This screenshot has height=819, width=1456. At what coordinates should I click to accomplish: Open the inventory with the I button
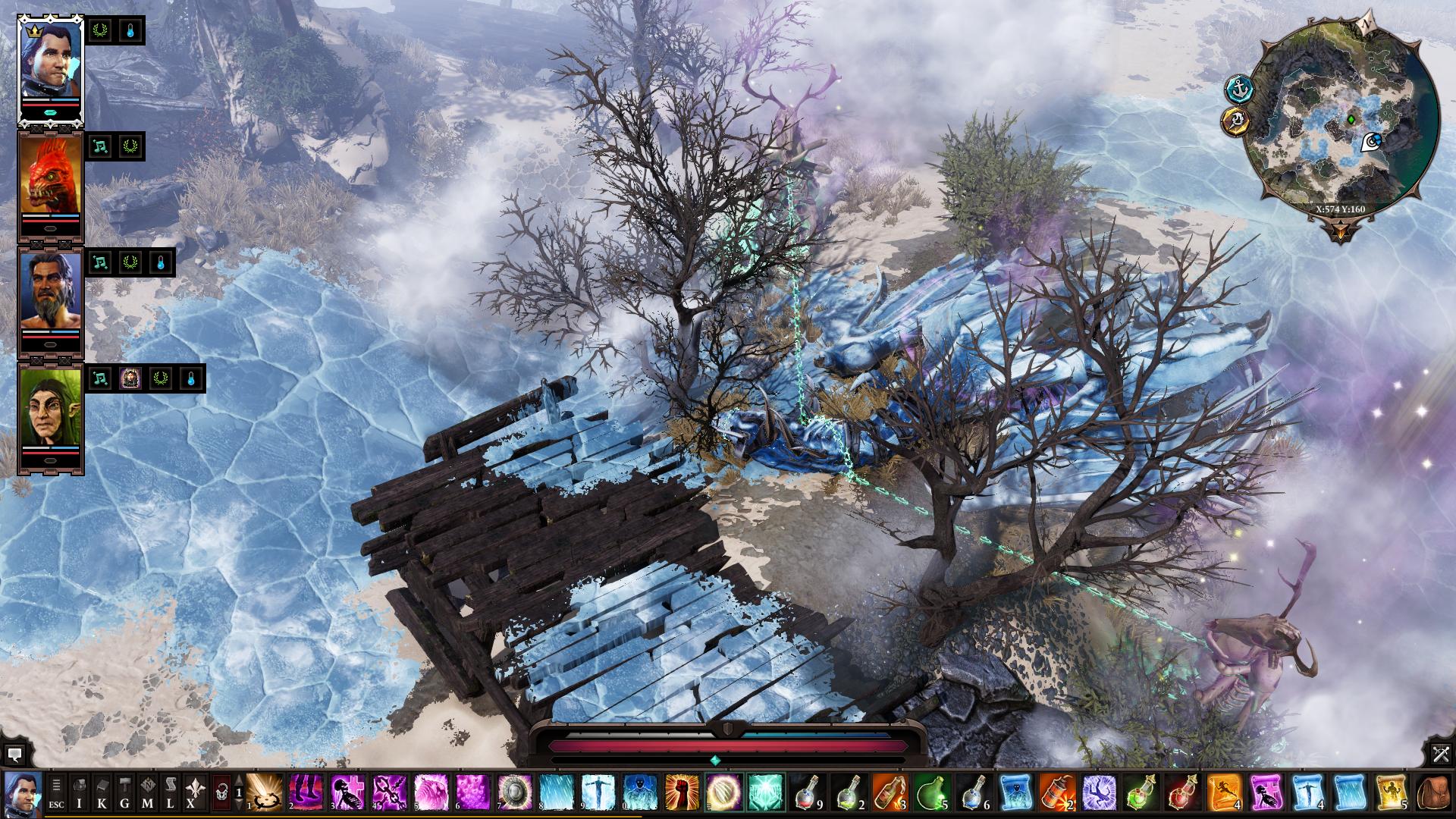tap(79, 793)
